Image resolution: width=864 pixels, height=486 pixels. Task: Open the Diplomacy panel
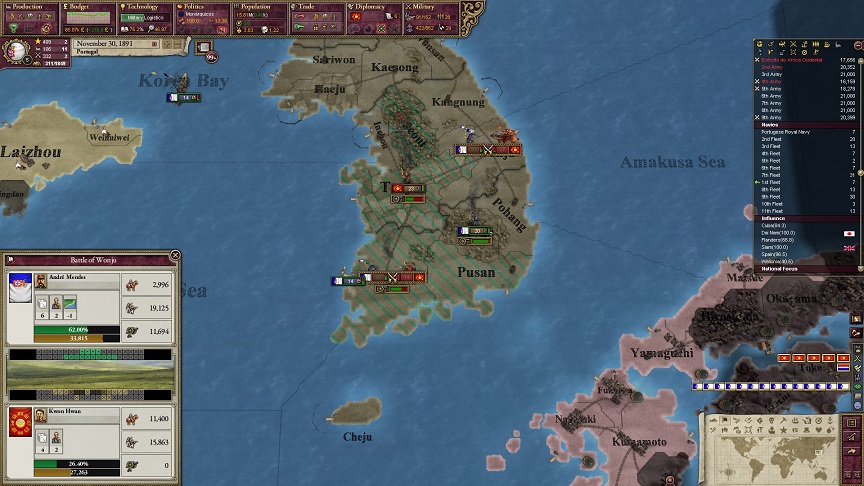[374, 6]
